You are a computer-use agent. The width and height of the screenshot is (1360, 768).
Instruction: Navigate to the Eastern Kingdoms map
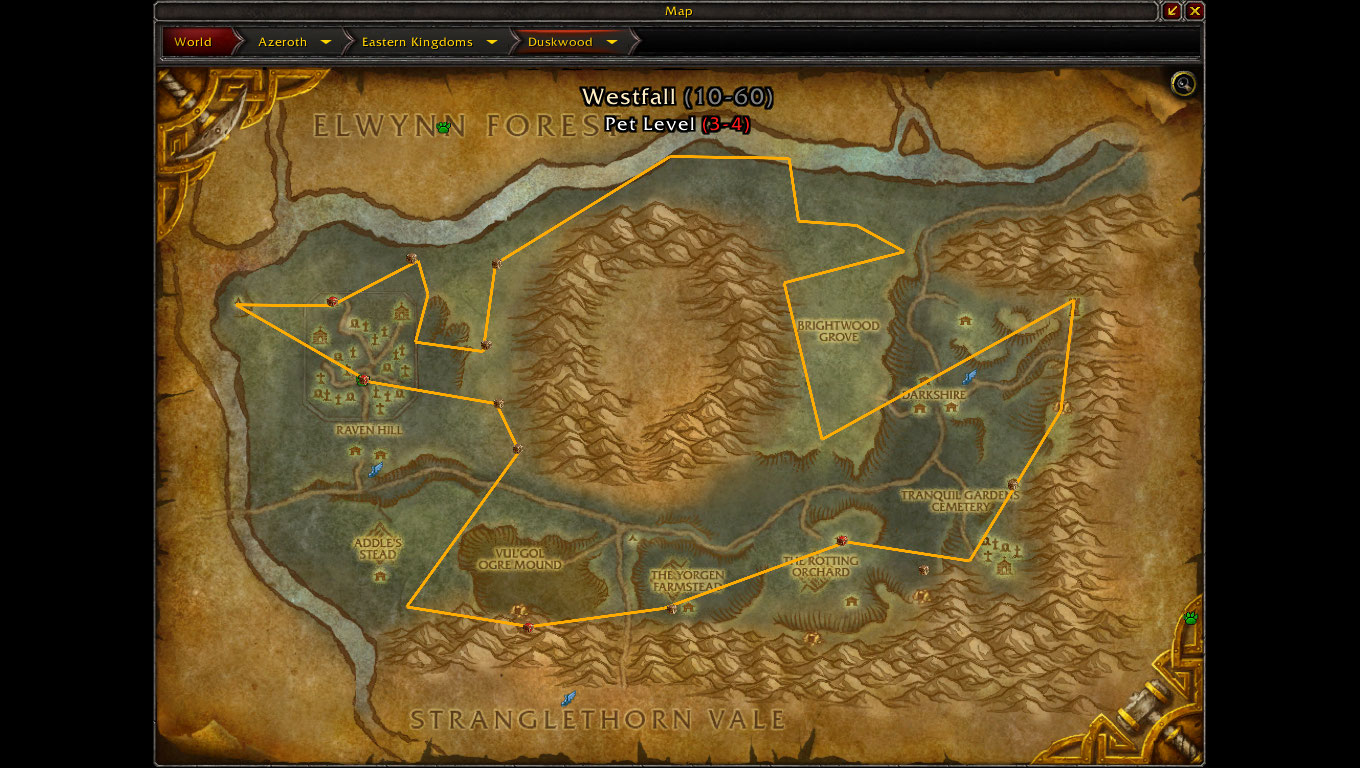click(416, 42)
